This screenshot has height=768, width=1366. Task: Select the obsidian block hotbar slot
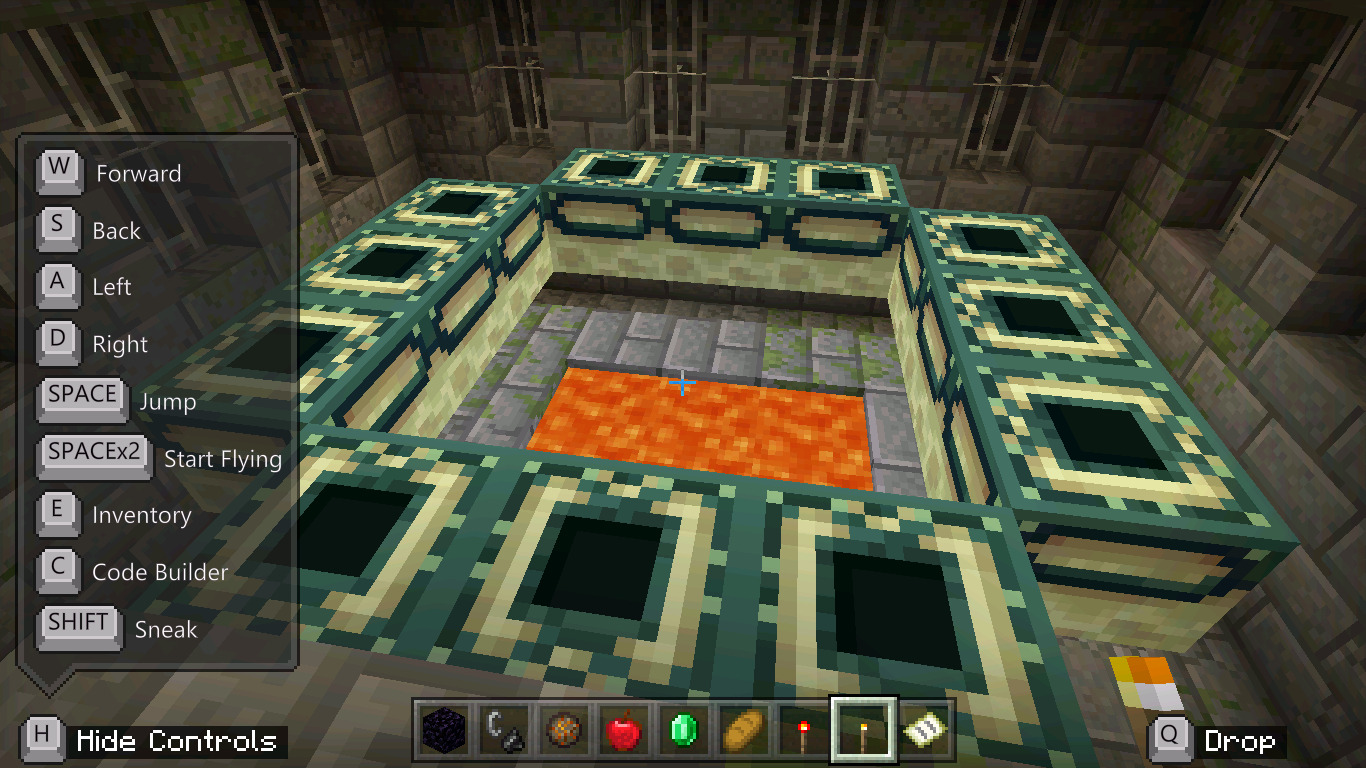pos(441,731)
